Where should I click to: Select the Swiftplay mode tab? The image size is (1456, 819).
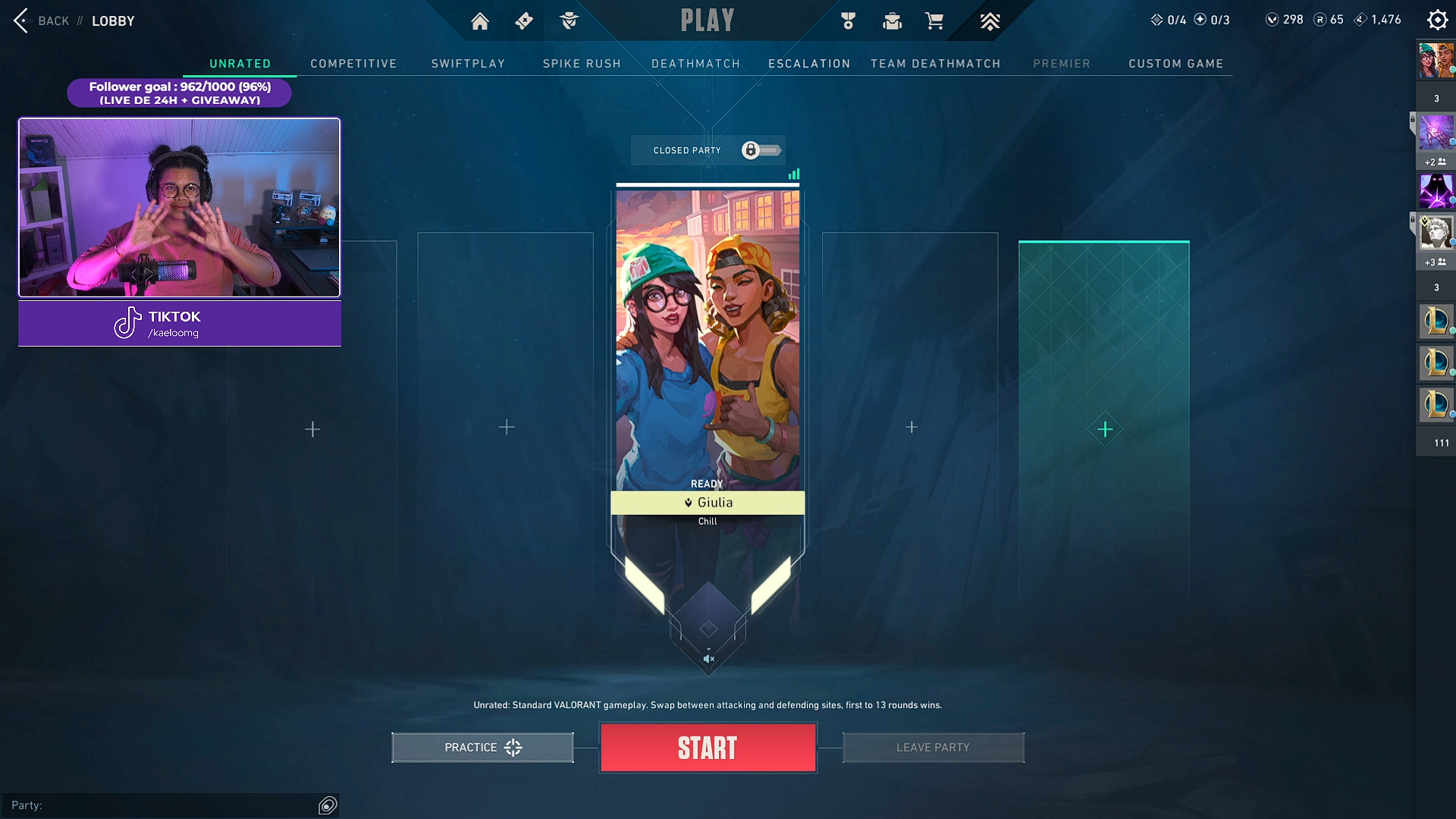coord(468,64)
